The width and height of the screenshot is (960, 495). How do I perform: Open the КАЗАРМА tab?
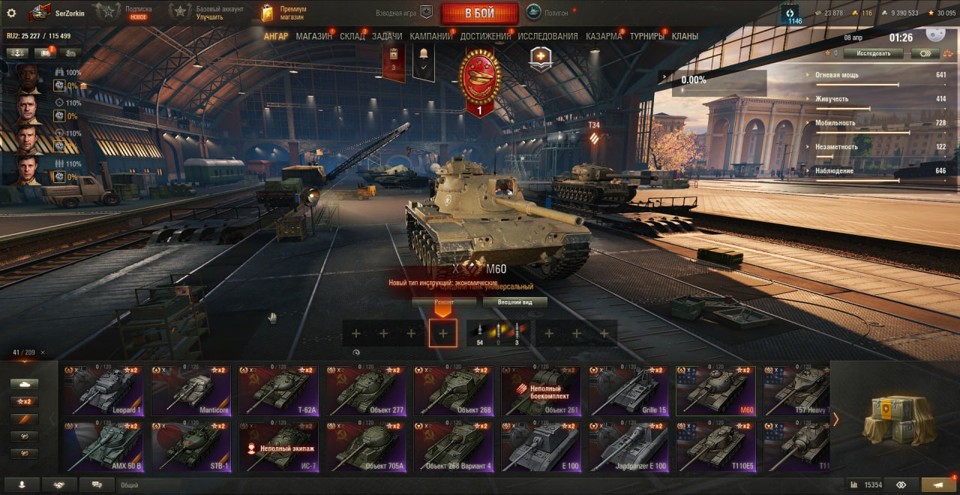(x=604, y=36)
